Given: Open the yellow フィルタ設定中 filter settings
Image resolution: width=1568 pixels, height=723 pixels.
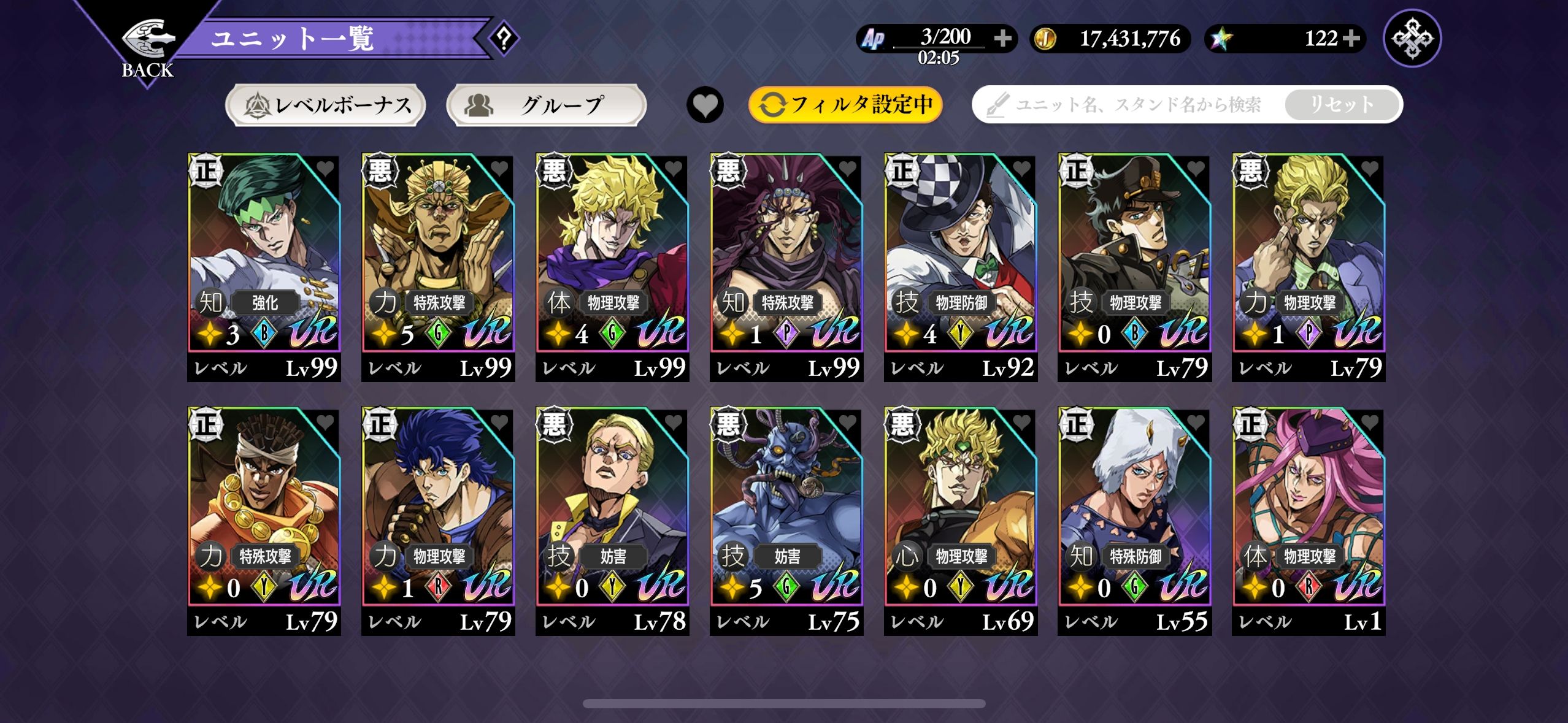Looking at the screenshot, I should (845, 105).
